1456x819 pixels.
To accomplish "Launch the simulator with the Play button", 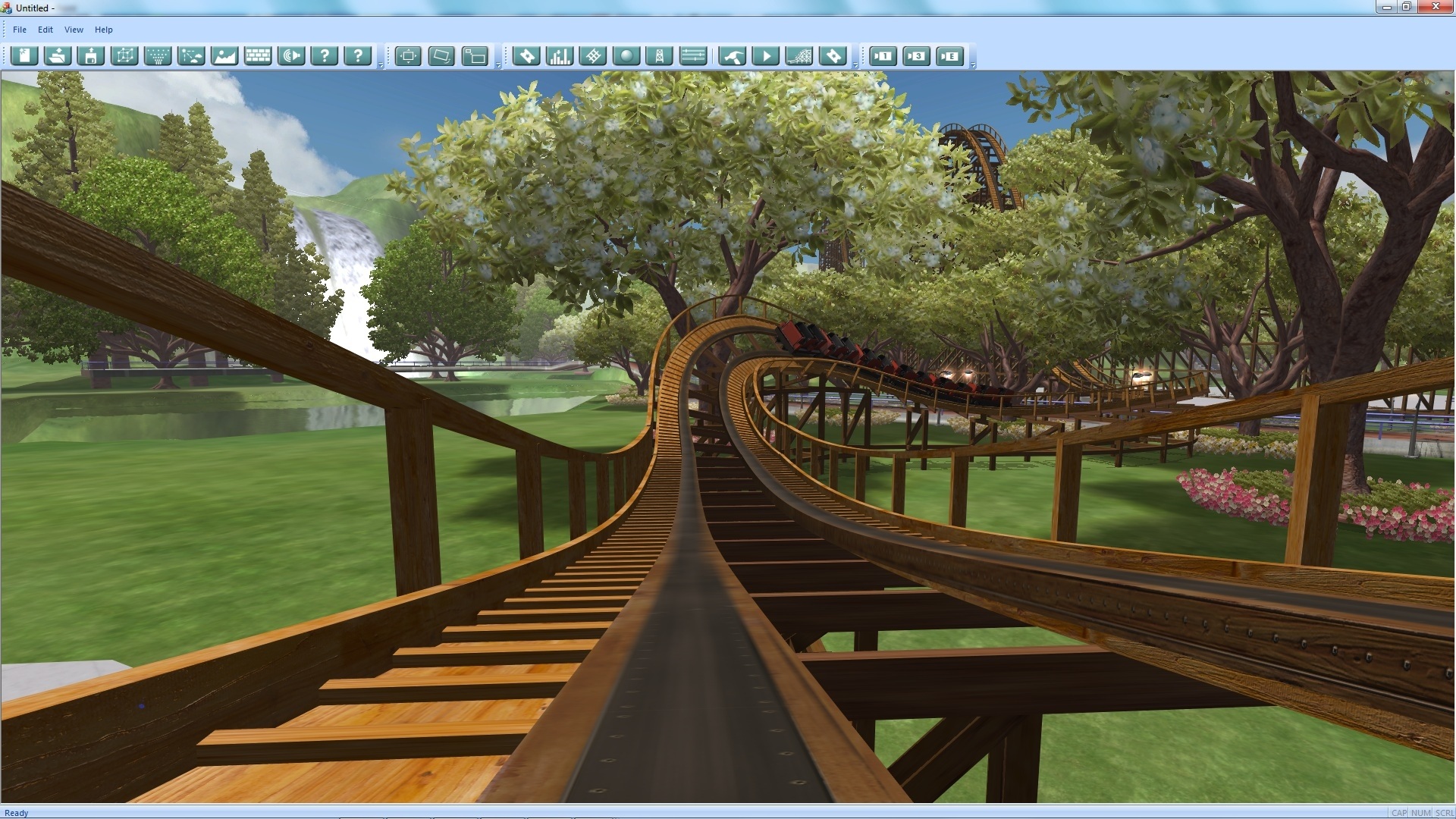I will [767, 55].
